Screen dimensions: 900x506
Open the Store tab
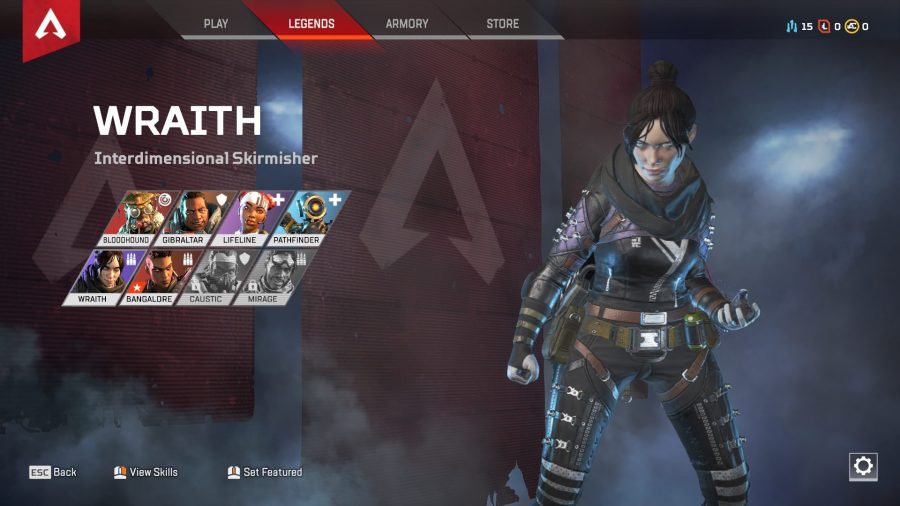click(x=502, y=24)
